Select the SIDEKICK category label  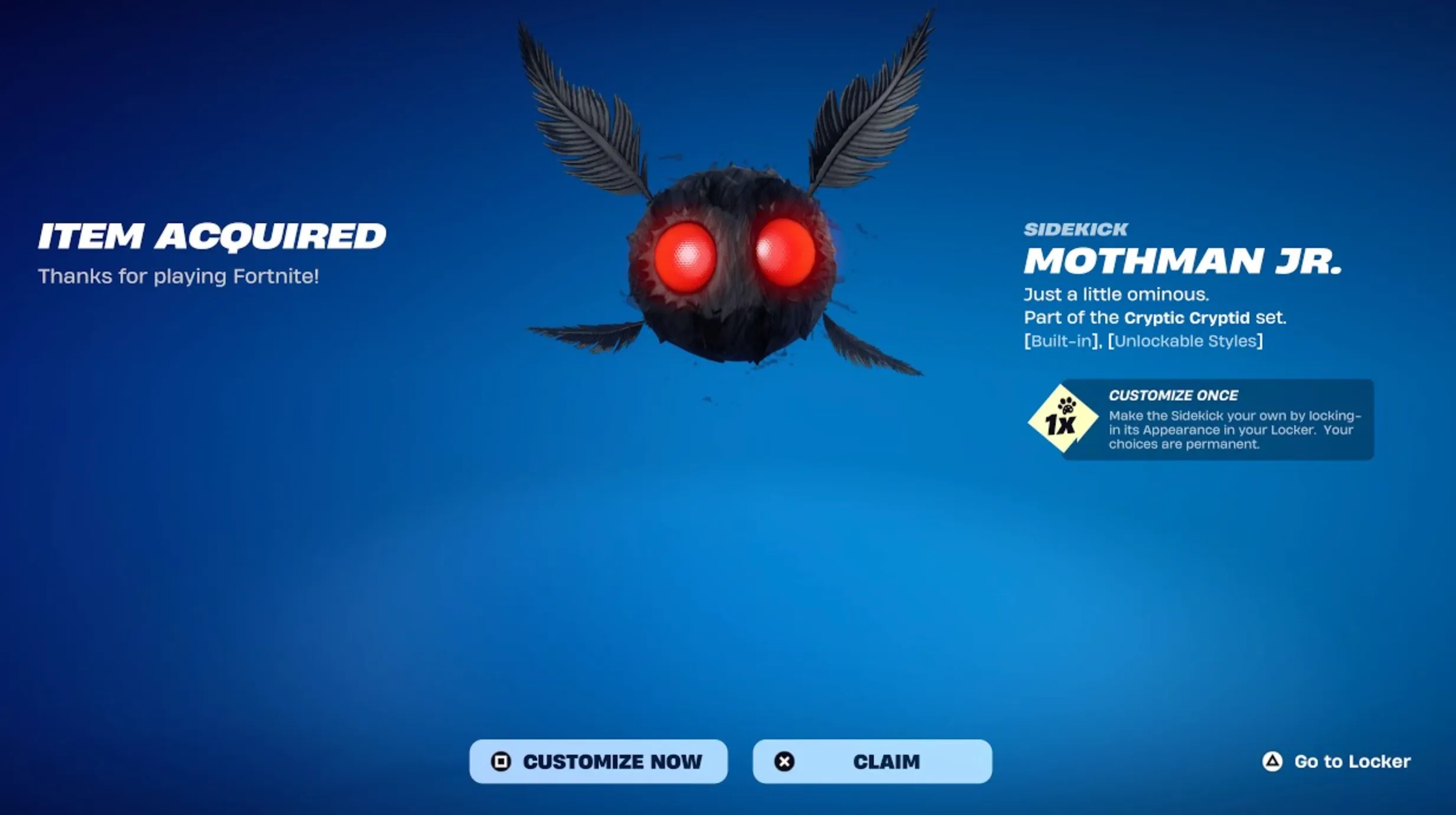point(1075,229)
